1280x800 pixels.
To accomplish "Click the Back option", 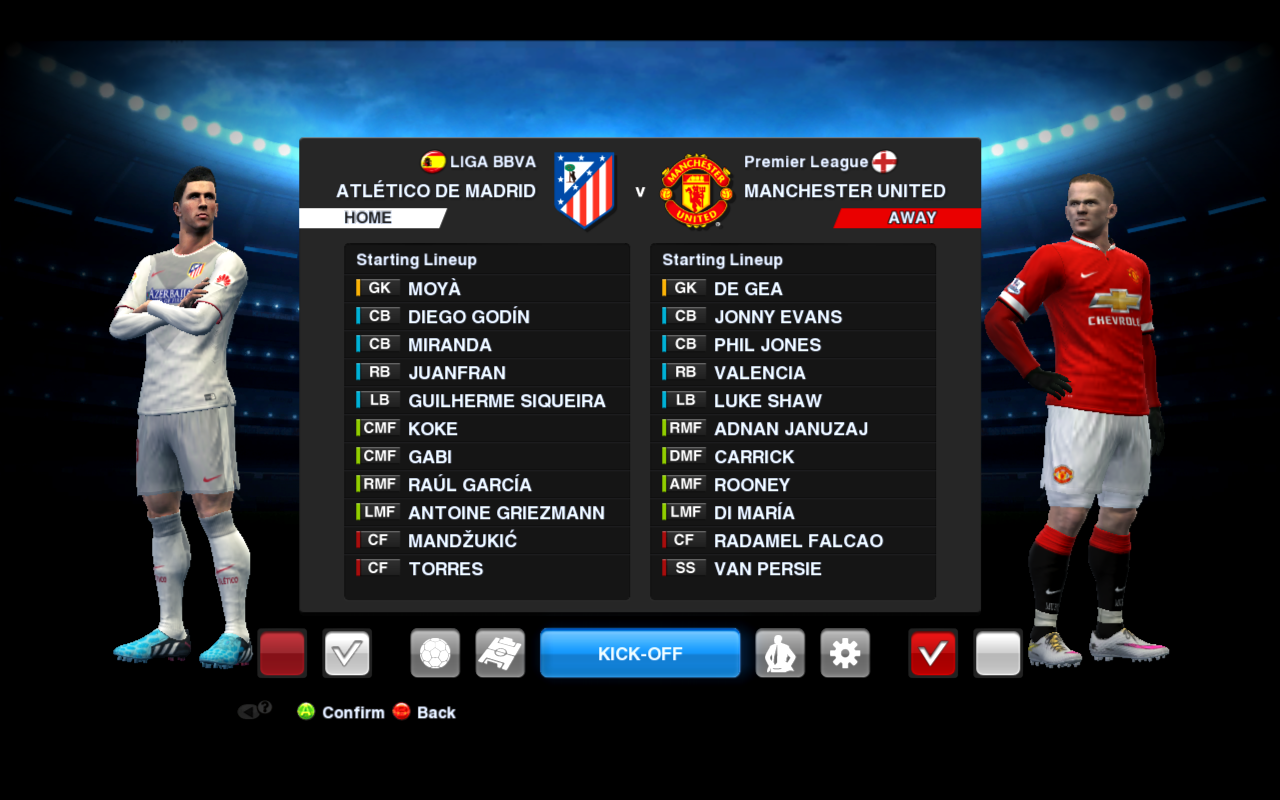I will pos(430,712).
